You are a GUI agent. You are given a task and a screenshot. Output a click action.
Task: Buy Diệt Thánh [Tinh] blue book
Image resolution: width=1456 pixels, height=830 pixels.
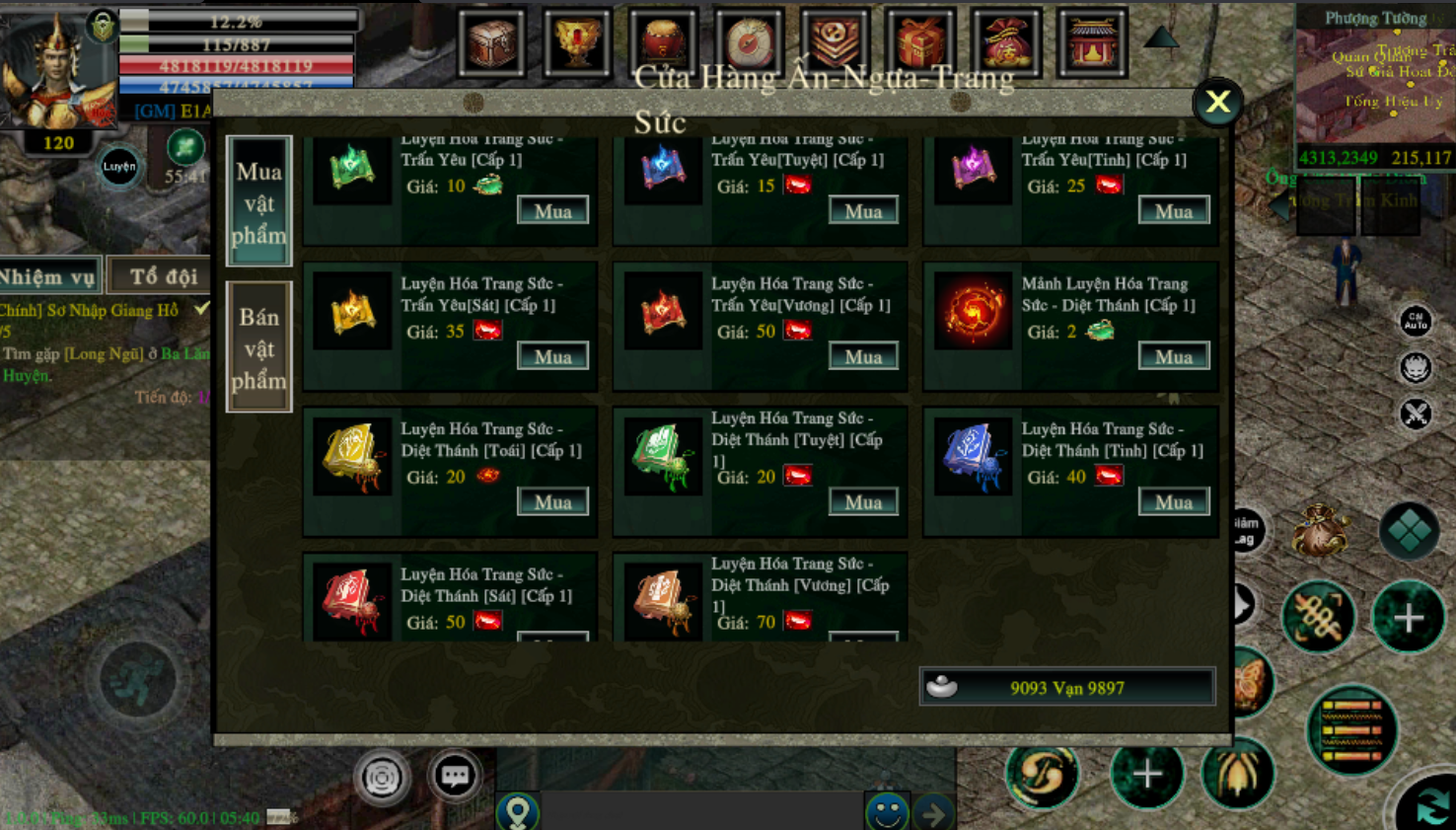click(1173, 501)
